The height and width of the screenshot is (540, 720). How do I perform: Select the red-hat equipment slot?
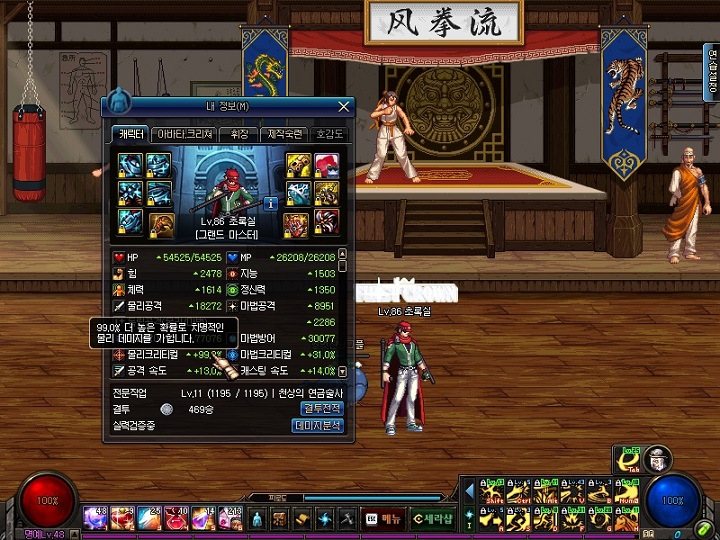pos(326,165)
